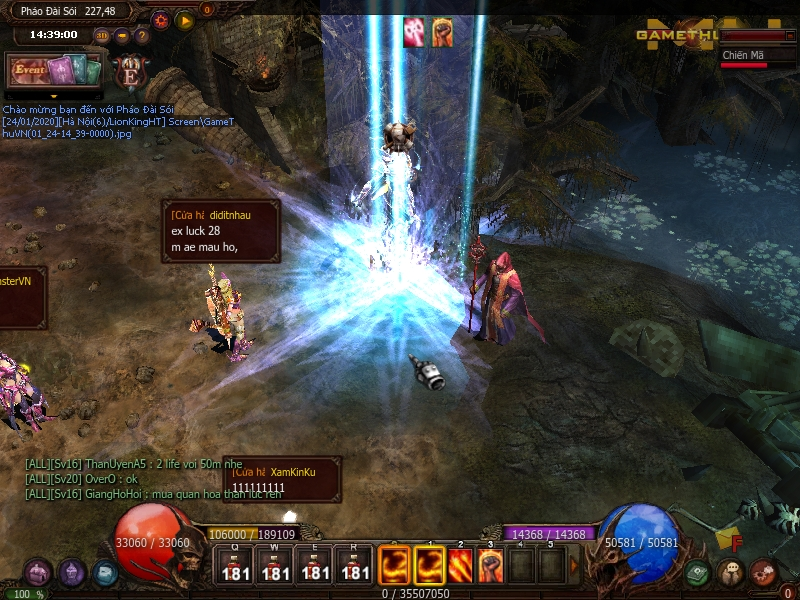This screenshot has width=800, height=600.
Task: Click the arrow button beside the 3D button
Action: click(122, 35)
